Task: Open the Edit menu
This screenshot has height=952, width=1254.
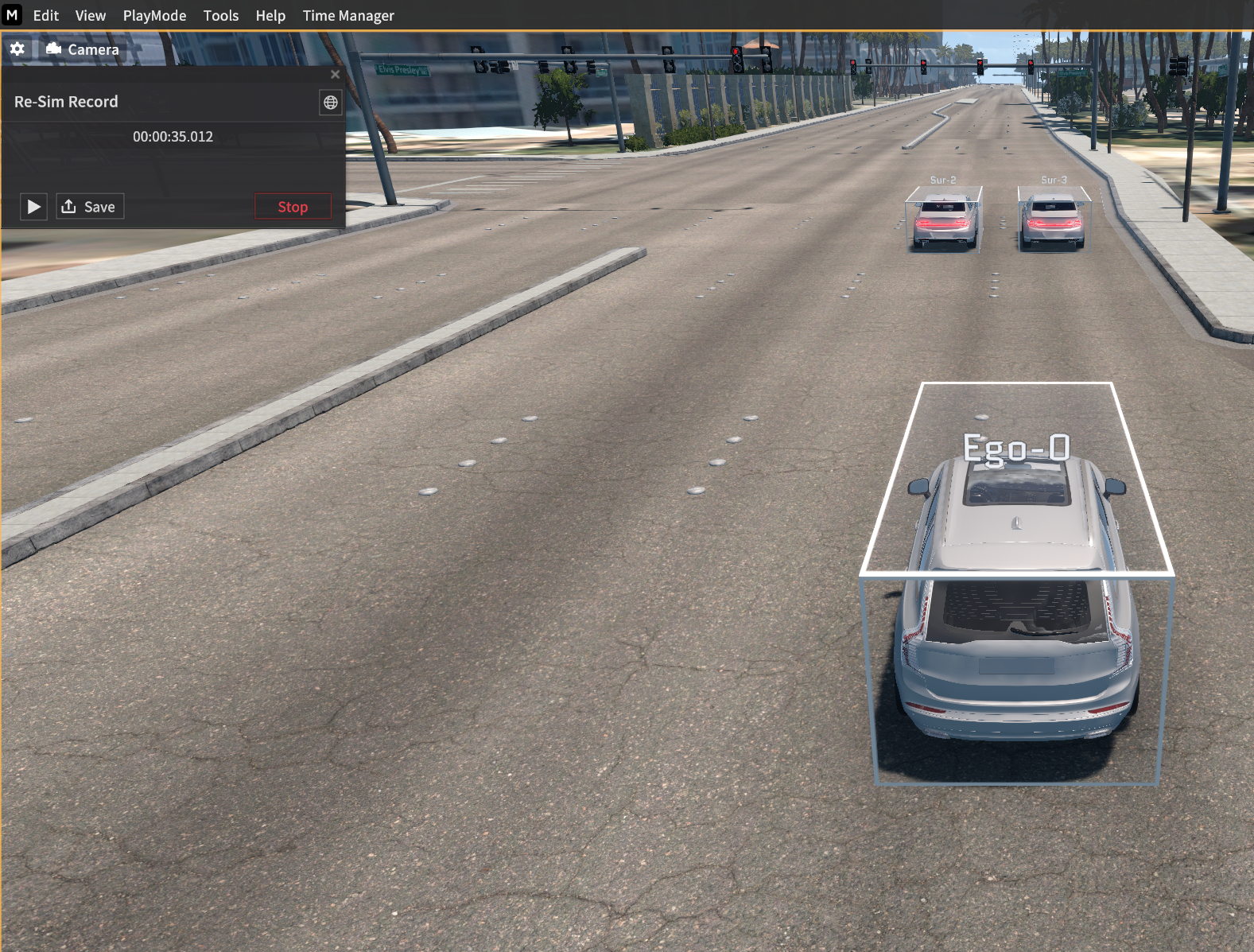Action: [46, 16]
